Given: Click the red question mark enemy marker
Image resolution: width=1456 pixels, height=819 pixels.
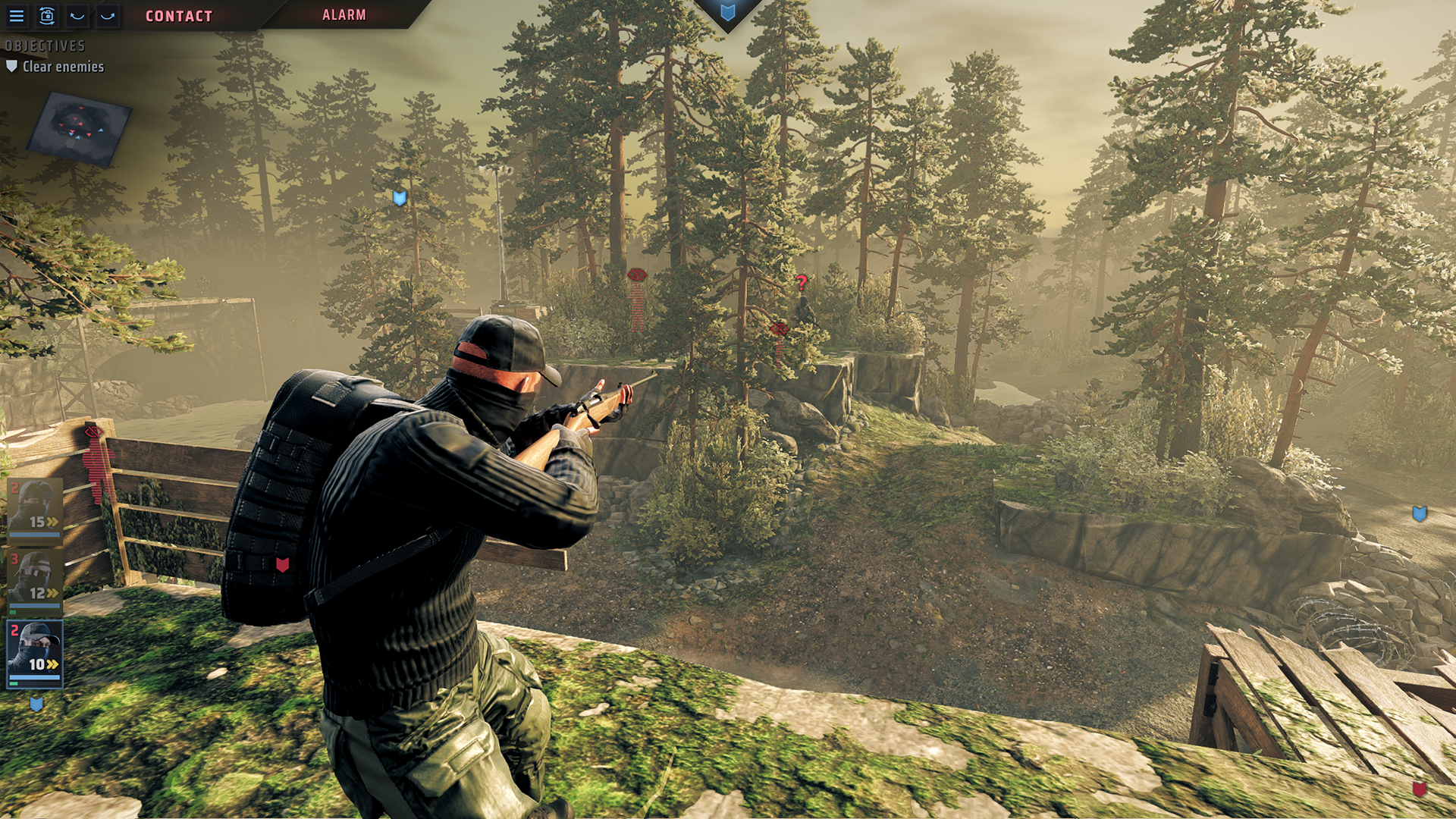Looking at the screenshot, I should 802,283.
